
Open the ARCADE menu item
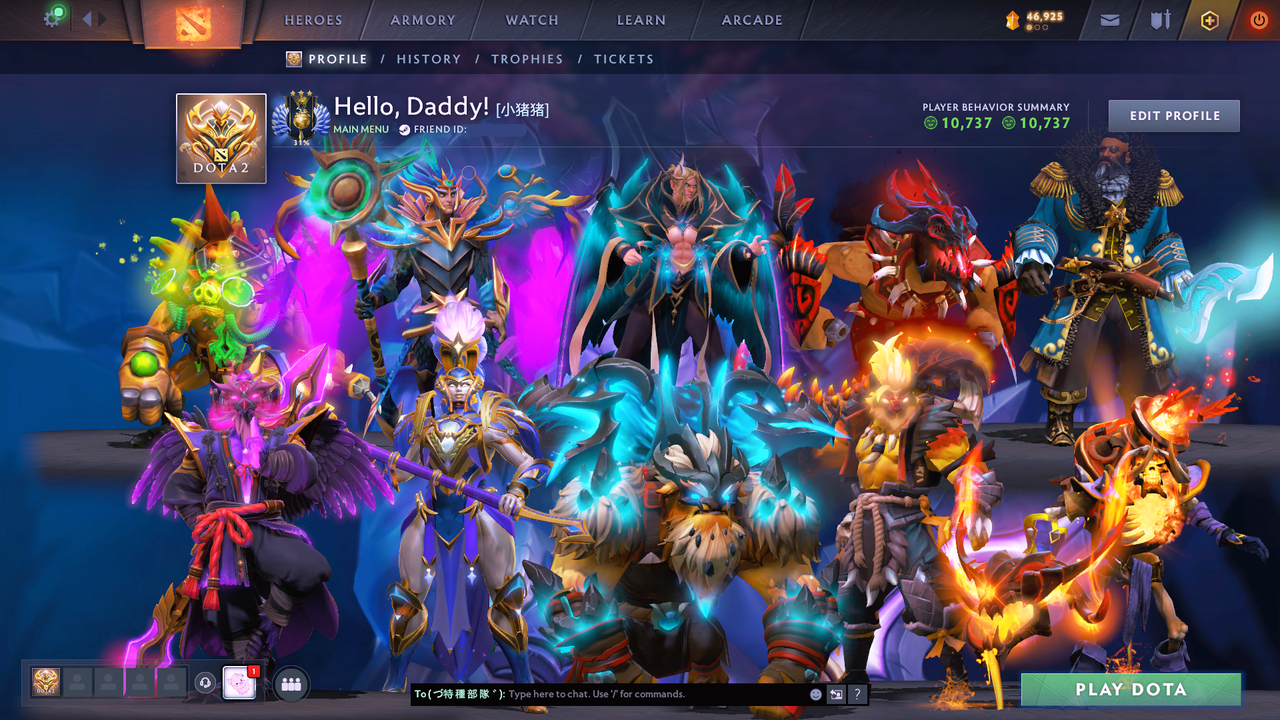click(751, 20)
